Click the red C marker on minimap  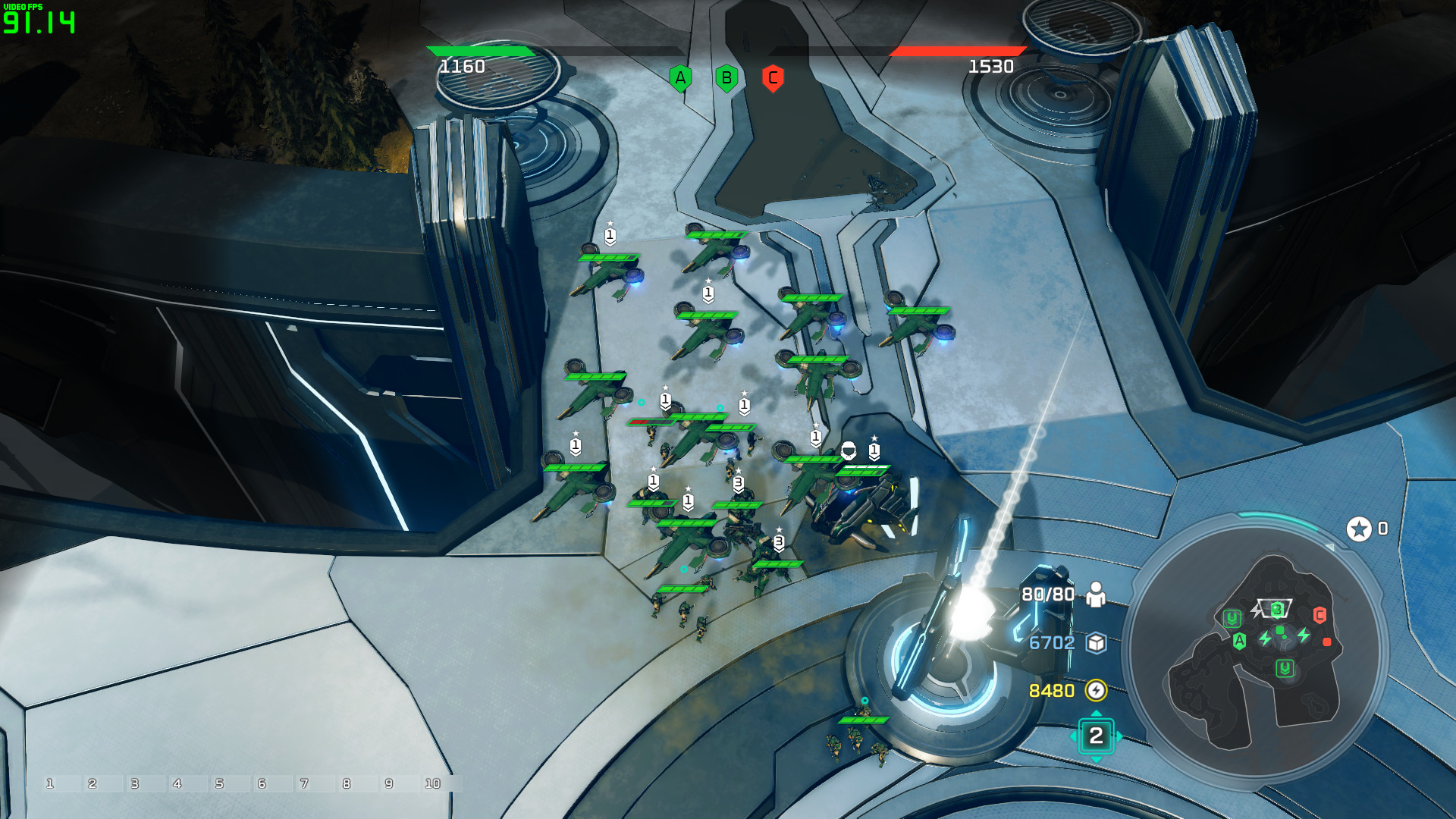[x=1319, y=615]
